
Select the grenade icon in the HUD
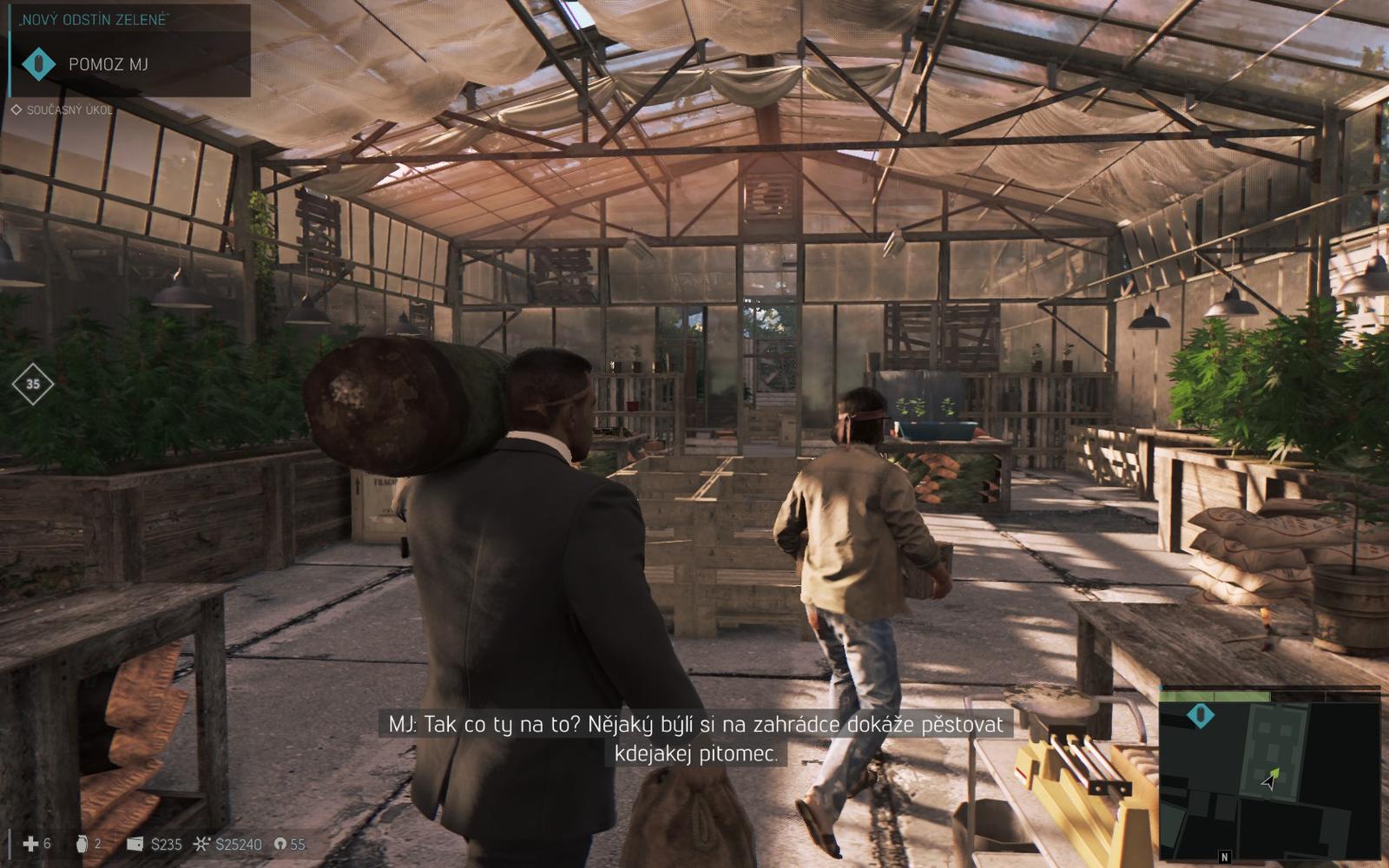tap(82, 844)
